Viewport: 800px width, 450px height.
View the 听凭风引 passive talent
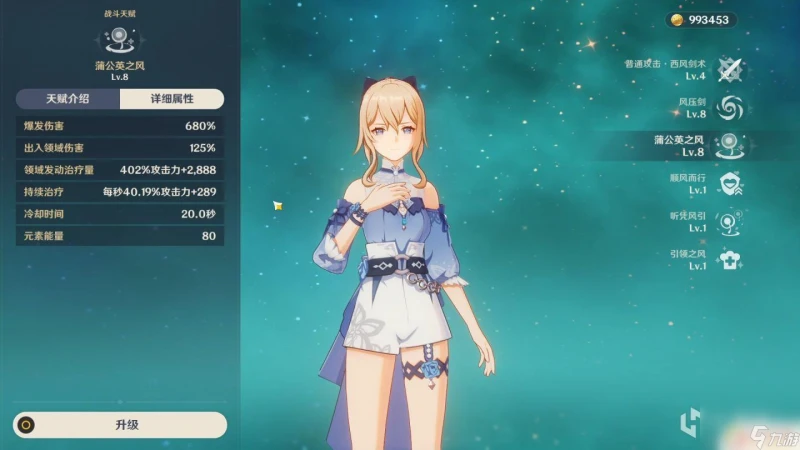(x=731, y=222)
